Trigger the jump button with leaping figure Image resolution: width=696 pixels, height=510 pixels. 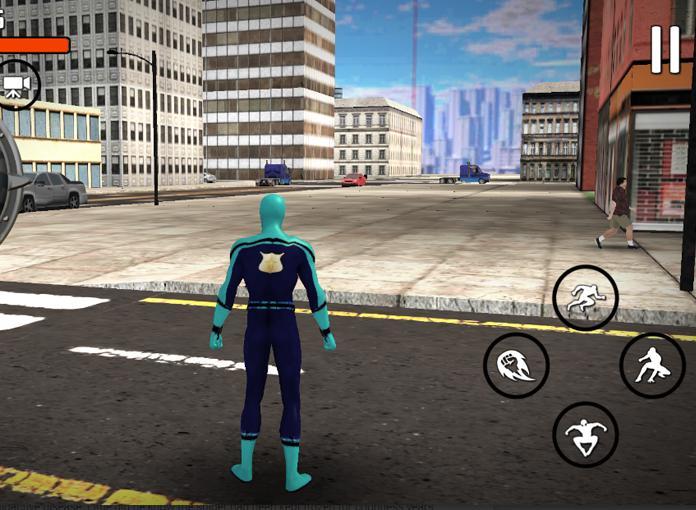click(x=585, y=434)
